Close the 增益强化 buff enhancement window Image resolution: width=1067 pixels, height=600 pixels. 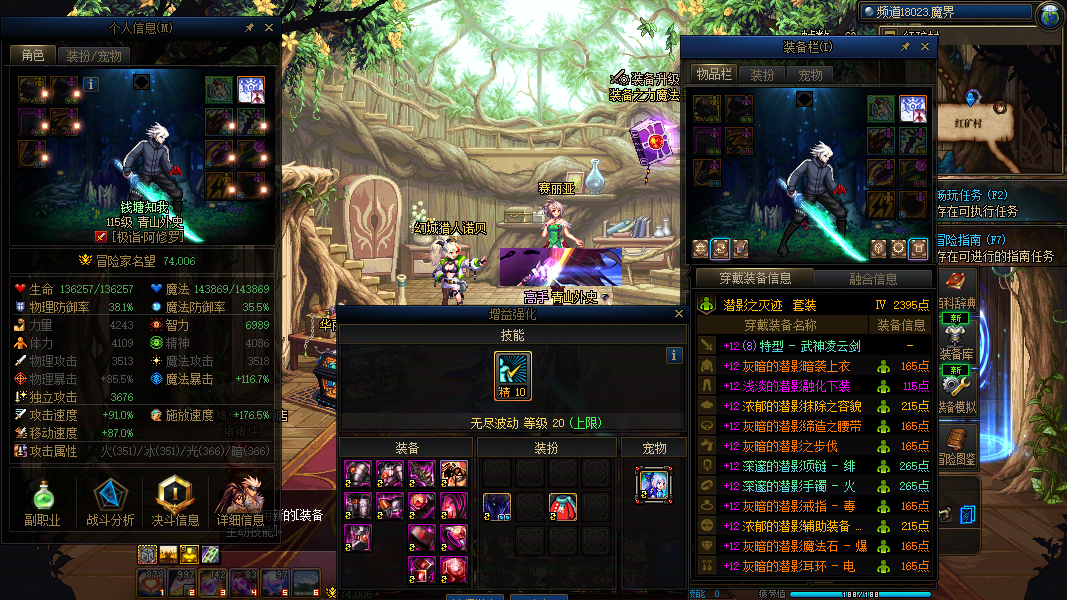tap(679, 314)
